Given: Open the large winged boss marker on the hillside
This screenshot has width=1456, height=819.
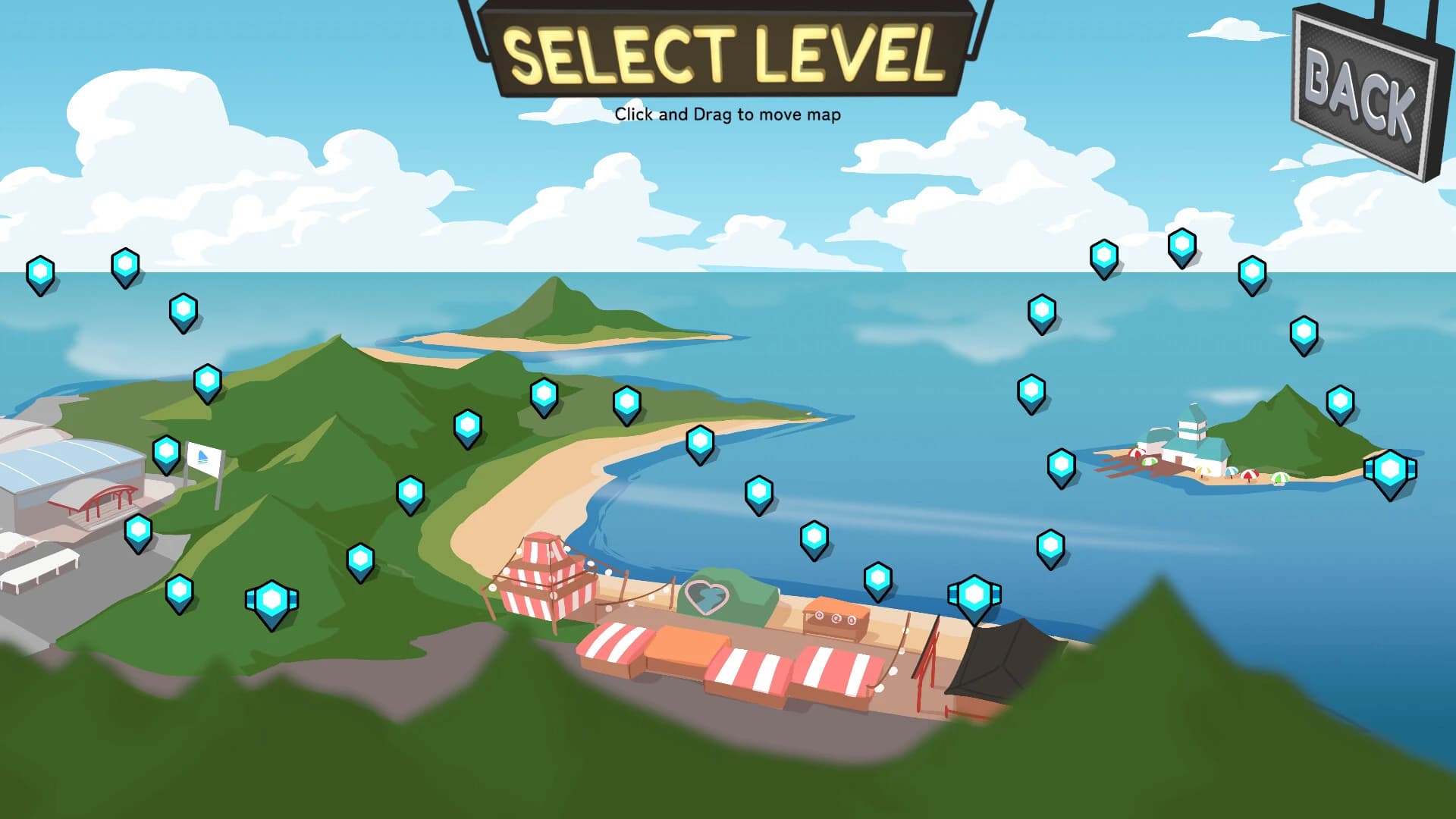Looking at the screenshot, I should pyautogui.click(x=271, y=599).
